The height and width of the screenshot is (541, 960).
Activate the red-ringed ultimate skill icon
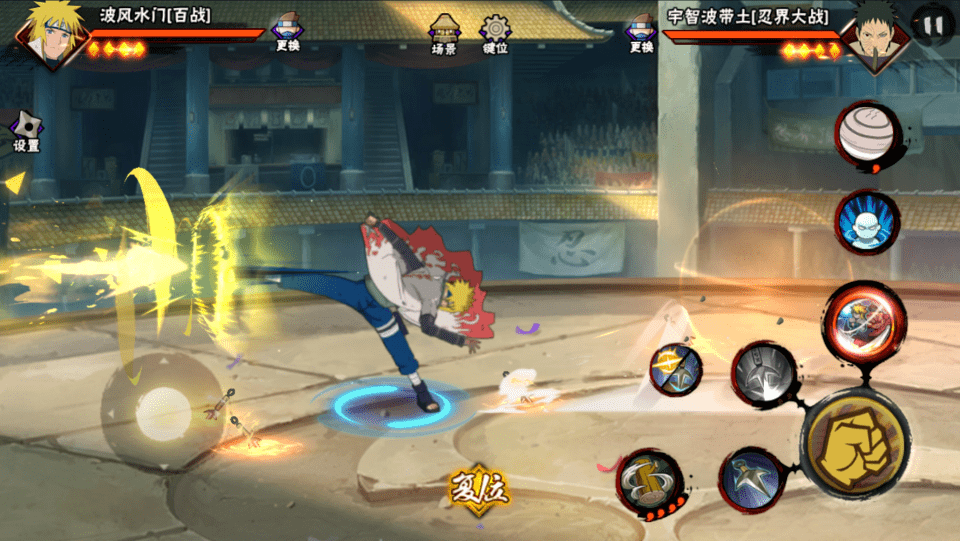point(864,319)
